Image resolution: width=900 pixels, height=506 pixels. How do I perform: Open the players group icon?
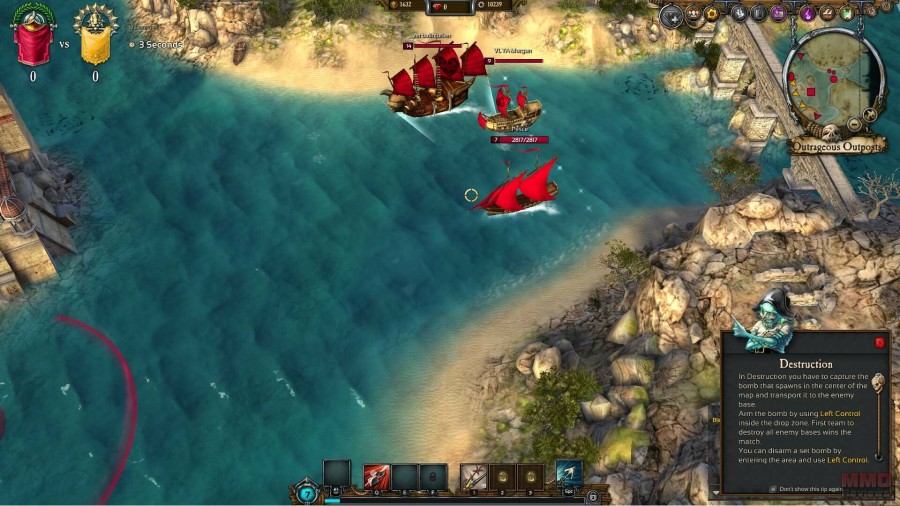pos(692,14)
